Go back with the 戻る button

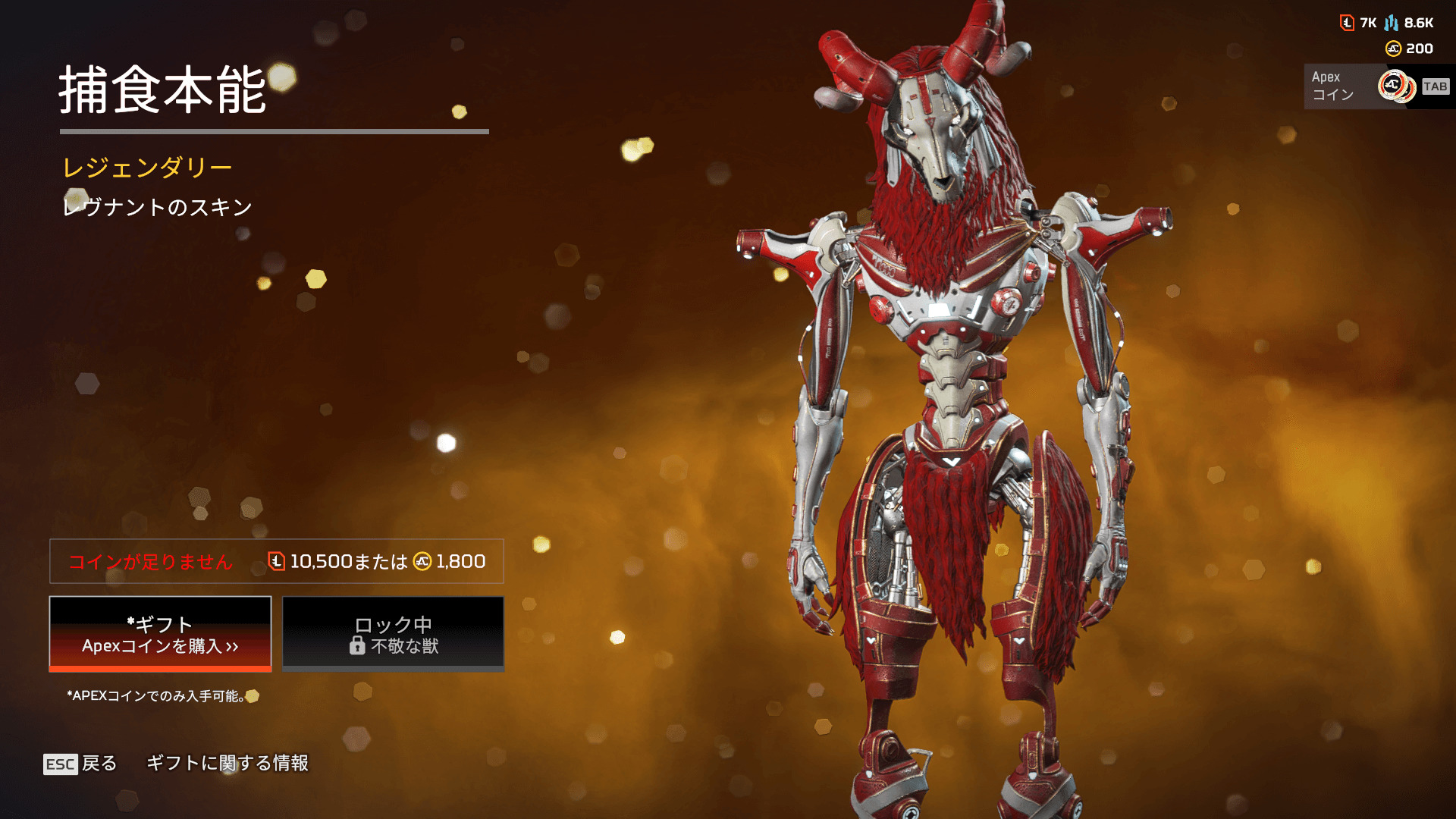coord(80,763)
